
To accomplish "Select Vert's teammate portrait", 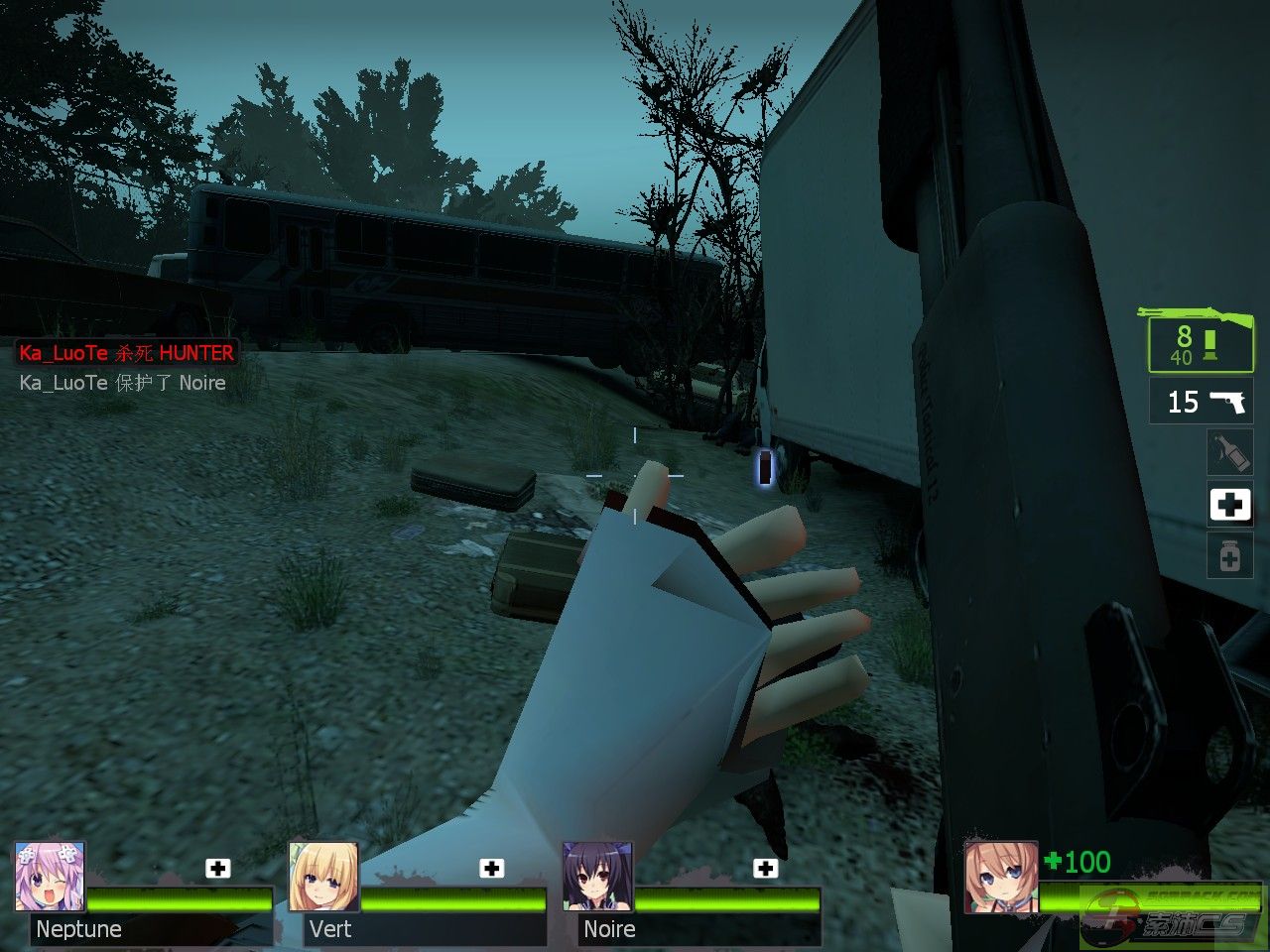I will pos(323,877).
